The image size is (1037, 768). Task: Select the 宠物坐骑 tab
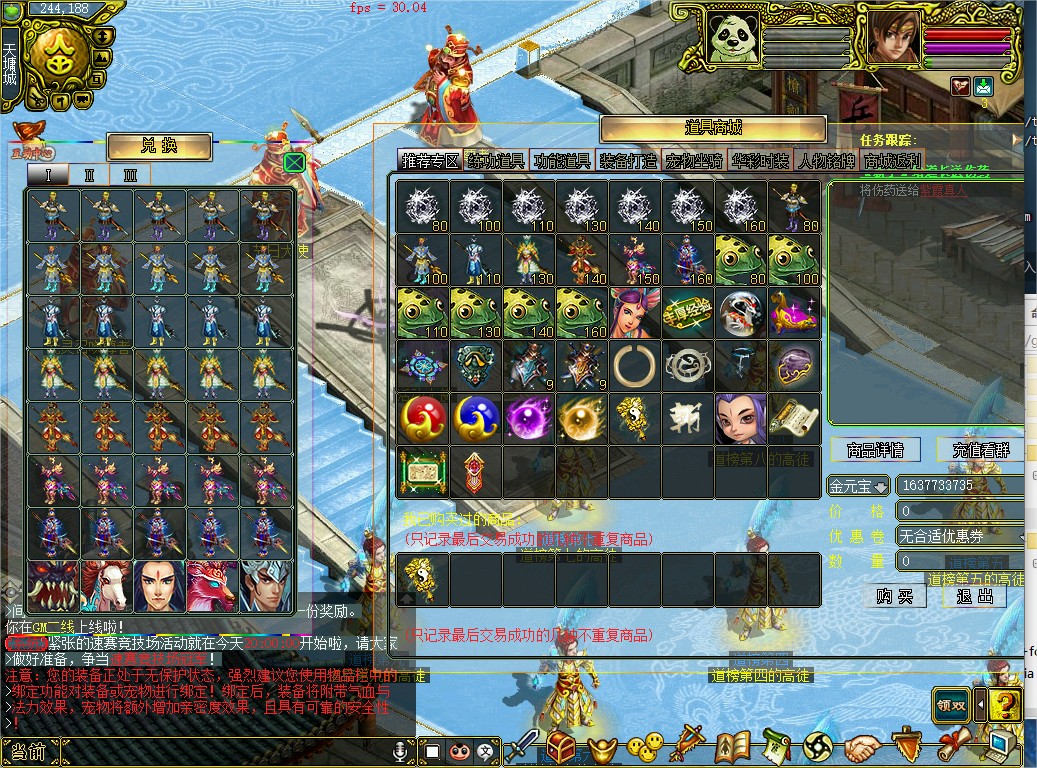(693, 161)
